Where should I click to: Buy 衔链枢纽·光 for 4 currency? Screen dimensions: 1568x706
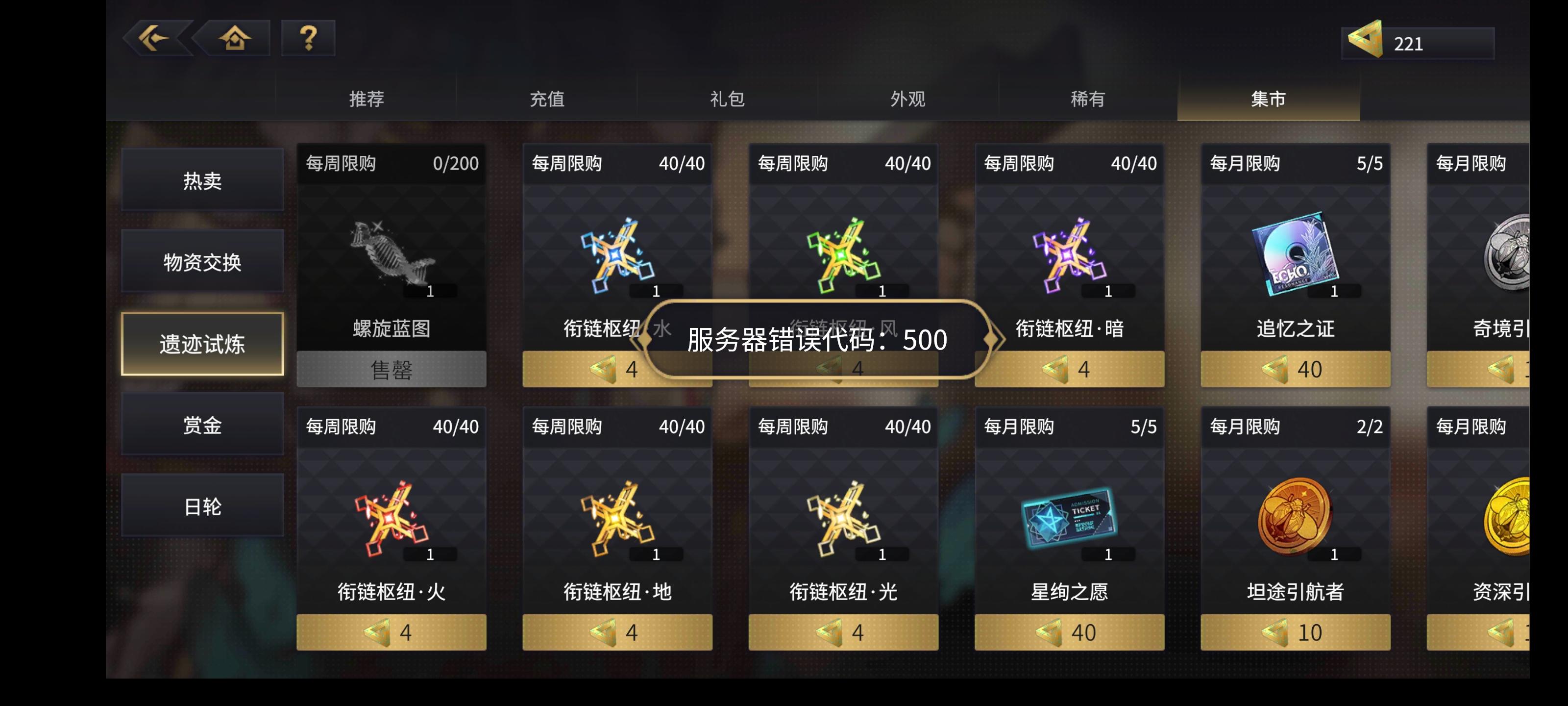pos(844,633)
